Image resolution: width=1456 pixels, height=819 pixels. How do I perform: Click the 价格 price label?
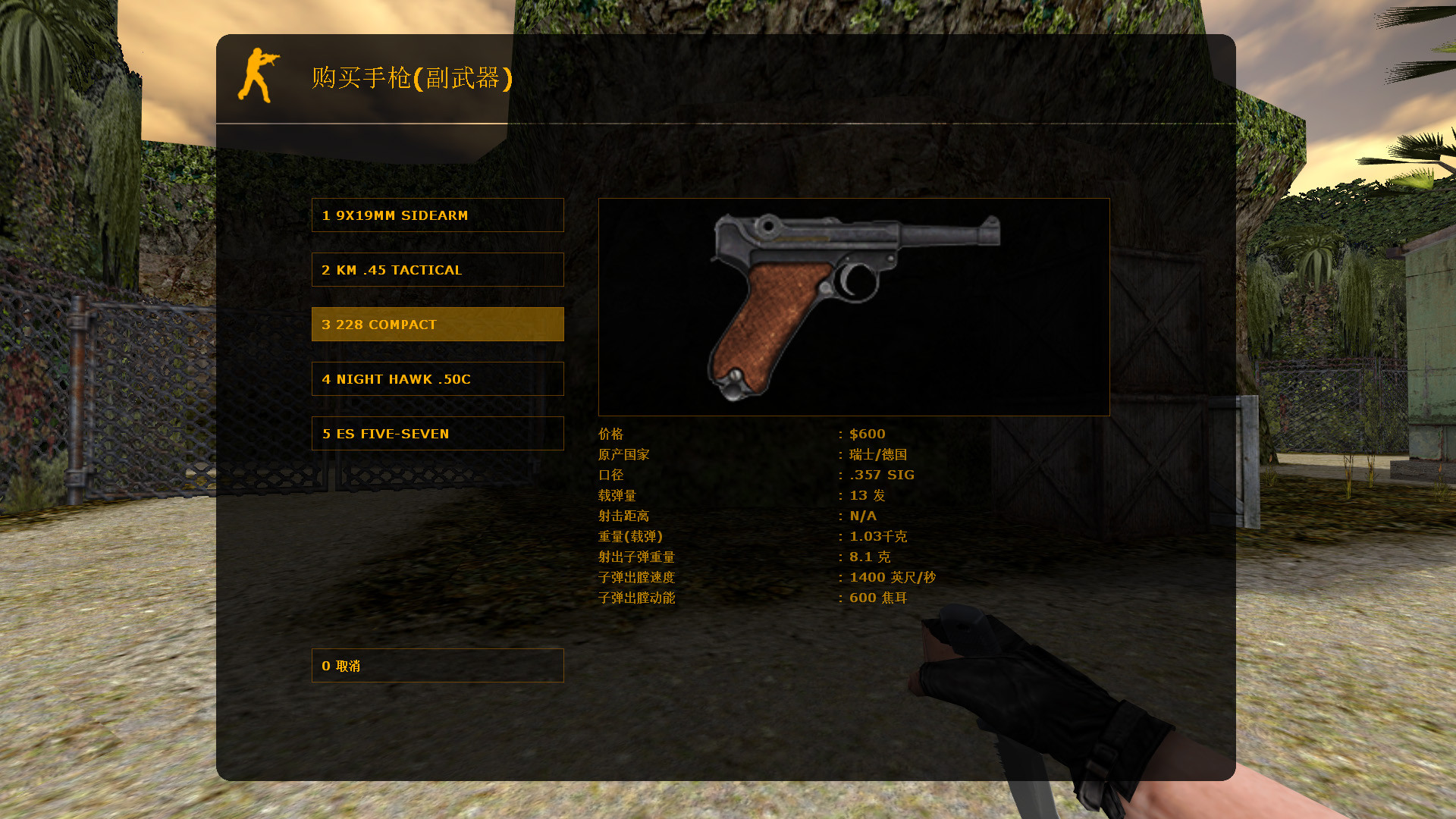pos(611,434)
